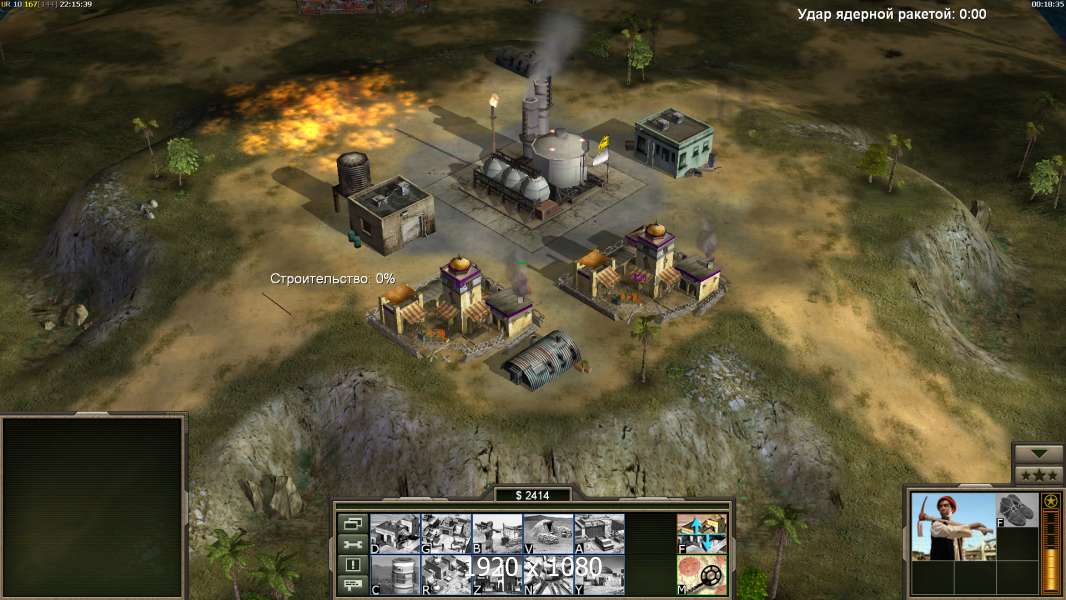The image size is (1066, 600).
Task: Activate the magnifier scan icon labeled M
Action: click(702, 575)
